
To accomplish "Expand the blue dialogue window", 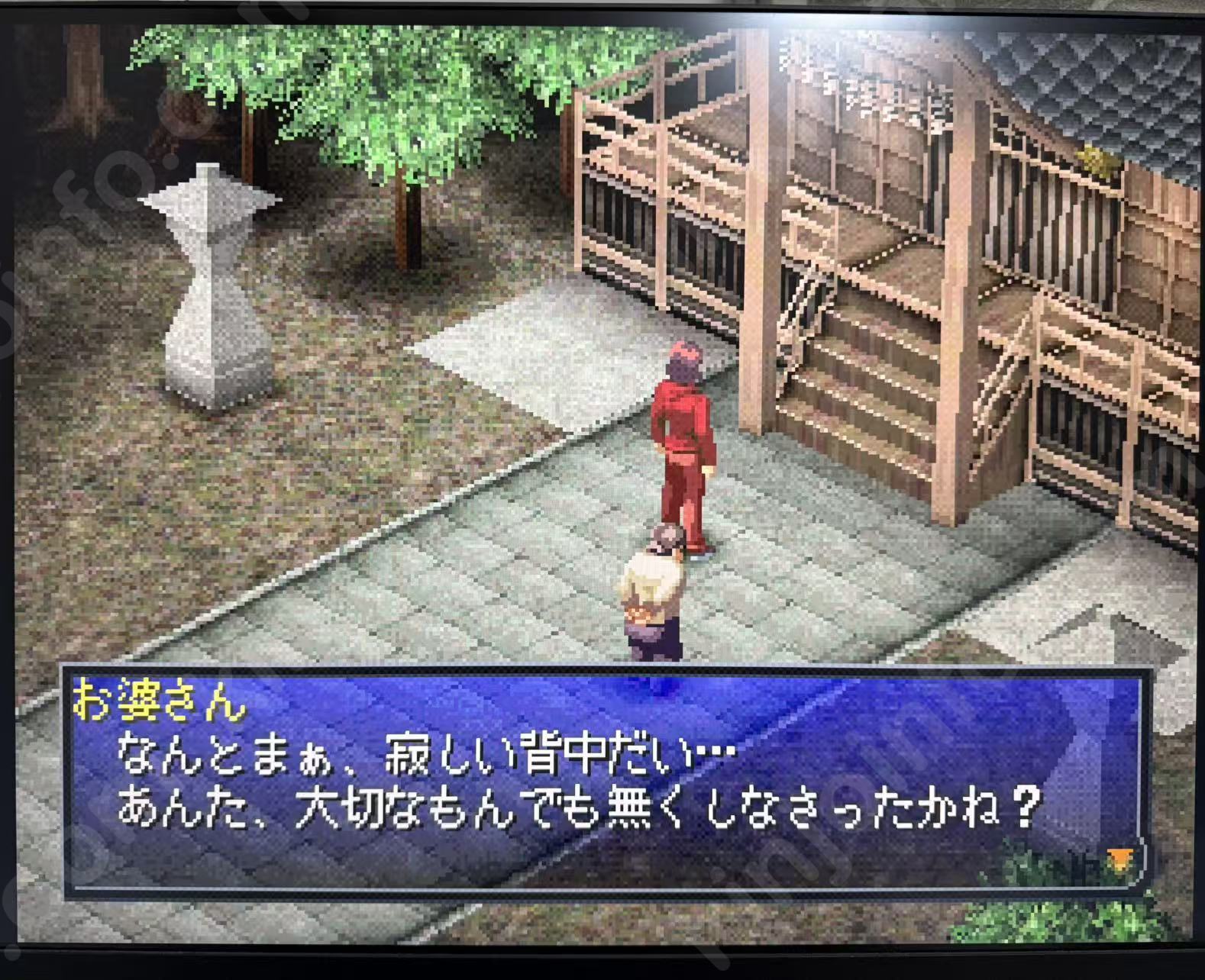I will [603, 779].
